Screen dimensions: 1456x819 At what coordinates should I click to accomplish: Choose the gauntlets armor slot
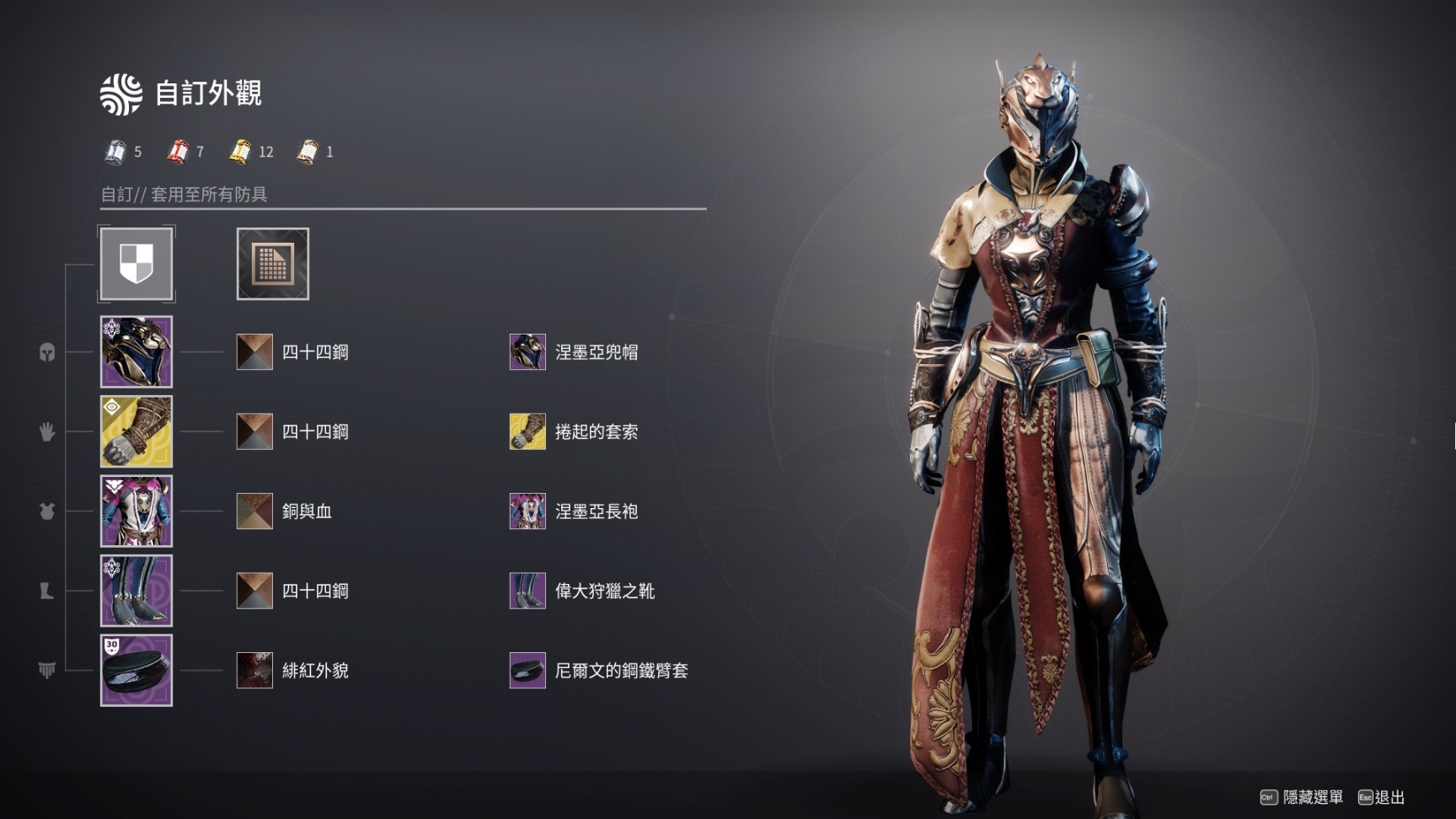tap(136, 431)
